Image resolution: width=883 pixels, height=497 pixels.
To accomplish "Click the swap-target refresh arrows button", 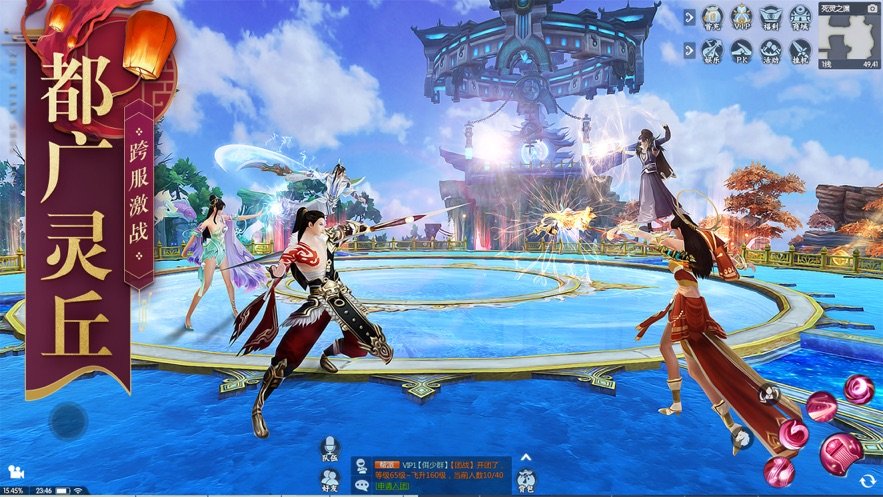I will (867, 481).
